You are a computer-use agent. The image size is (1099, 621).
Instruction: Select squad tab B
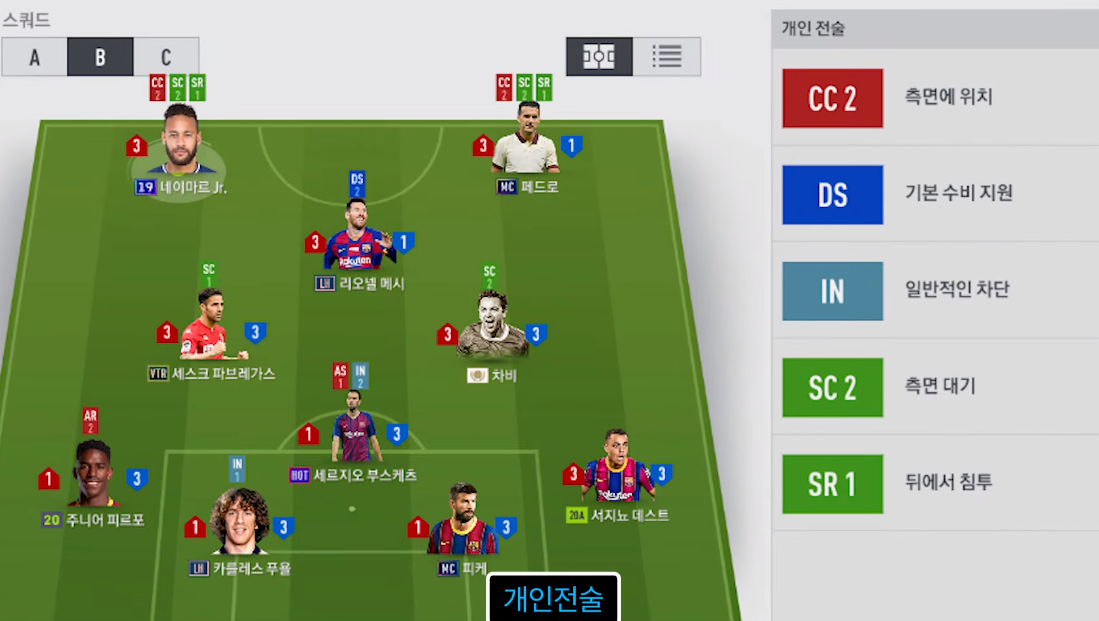[100, 57]
